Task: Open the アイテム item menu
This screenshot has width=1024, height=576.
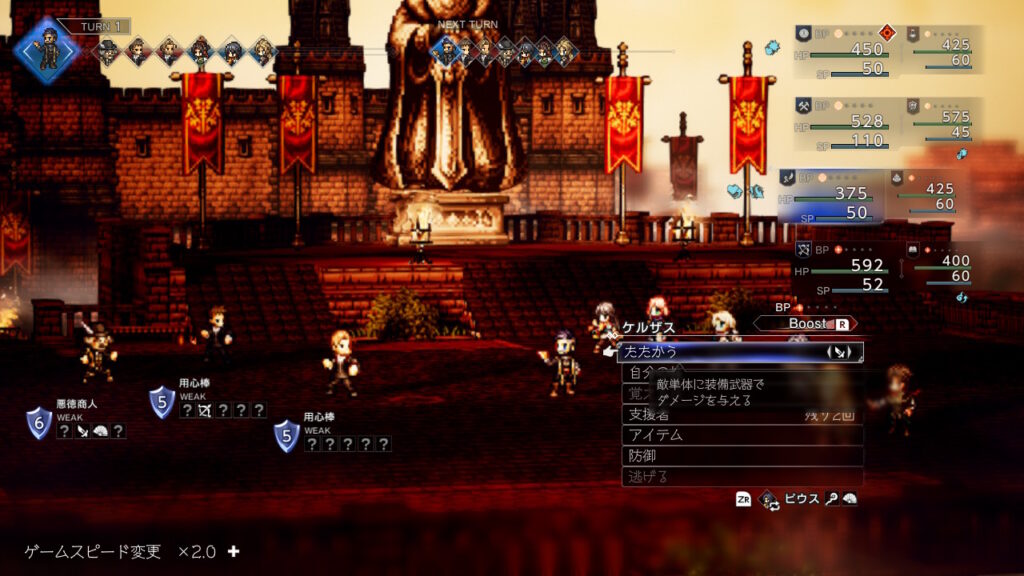Action: [x=740, y=435]
